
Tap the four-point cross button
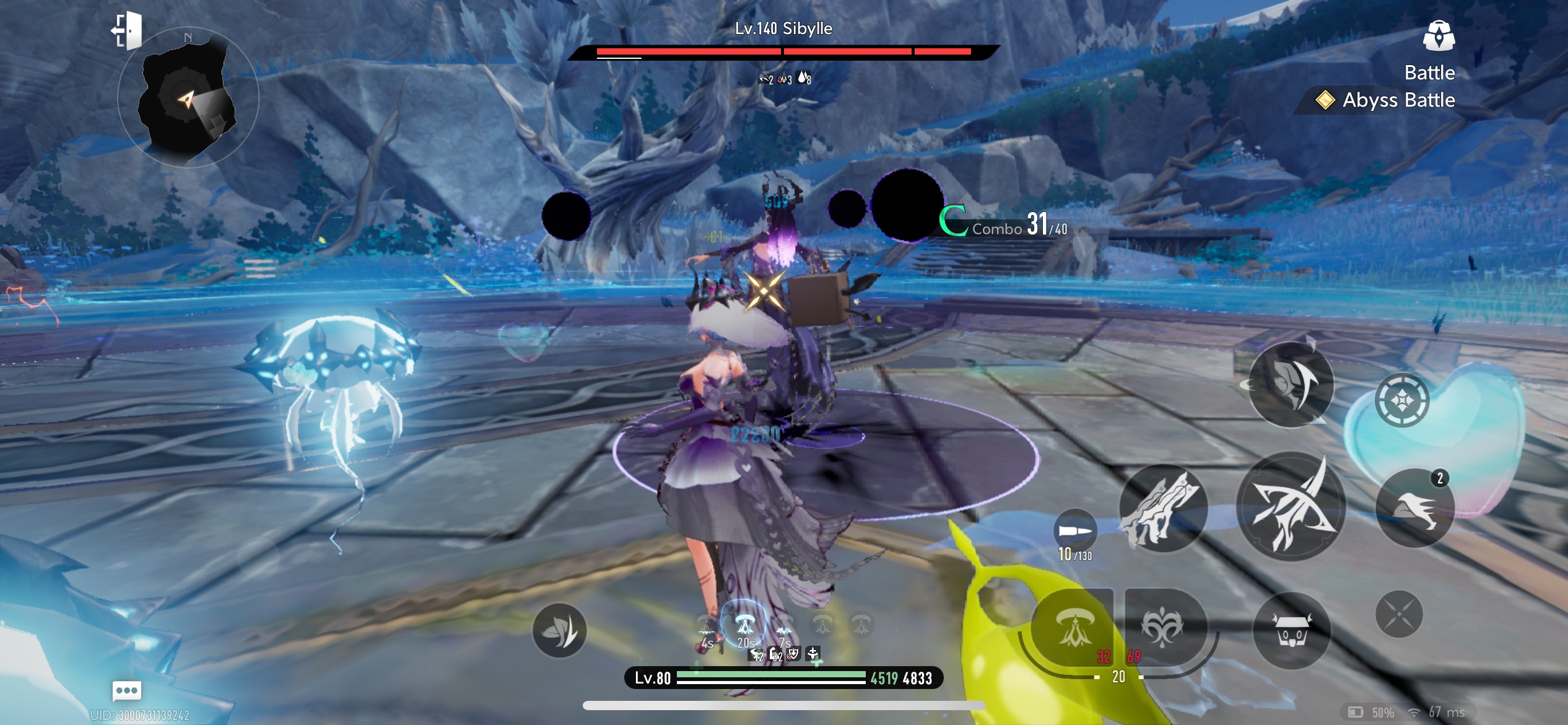click(x=1399, y=614)
